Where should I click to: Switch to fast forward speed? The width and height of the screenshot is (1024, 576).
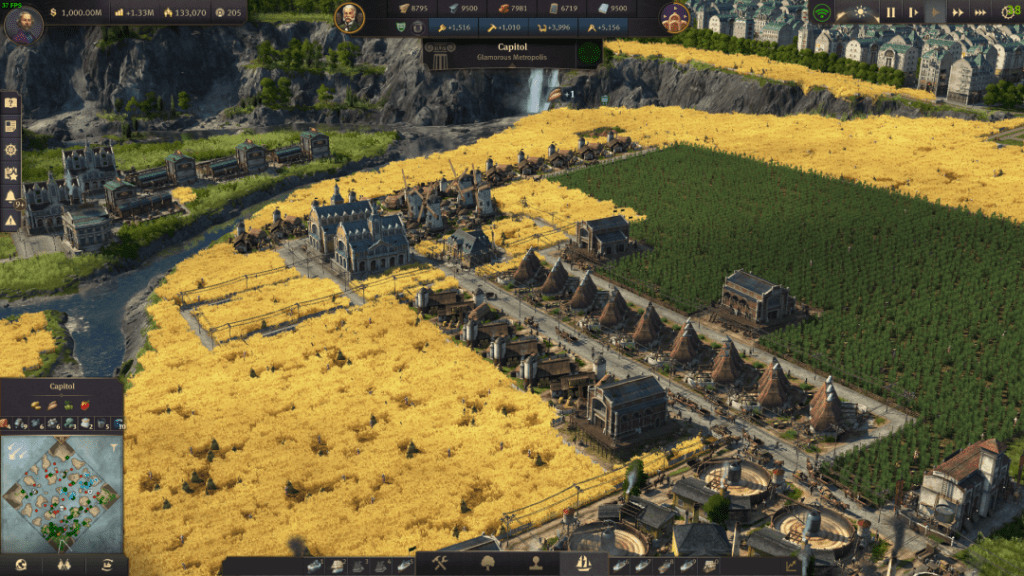[959, 13]
